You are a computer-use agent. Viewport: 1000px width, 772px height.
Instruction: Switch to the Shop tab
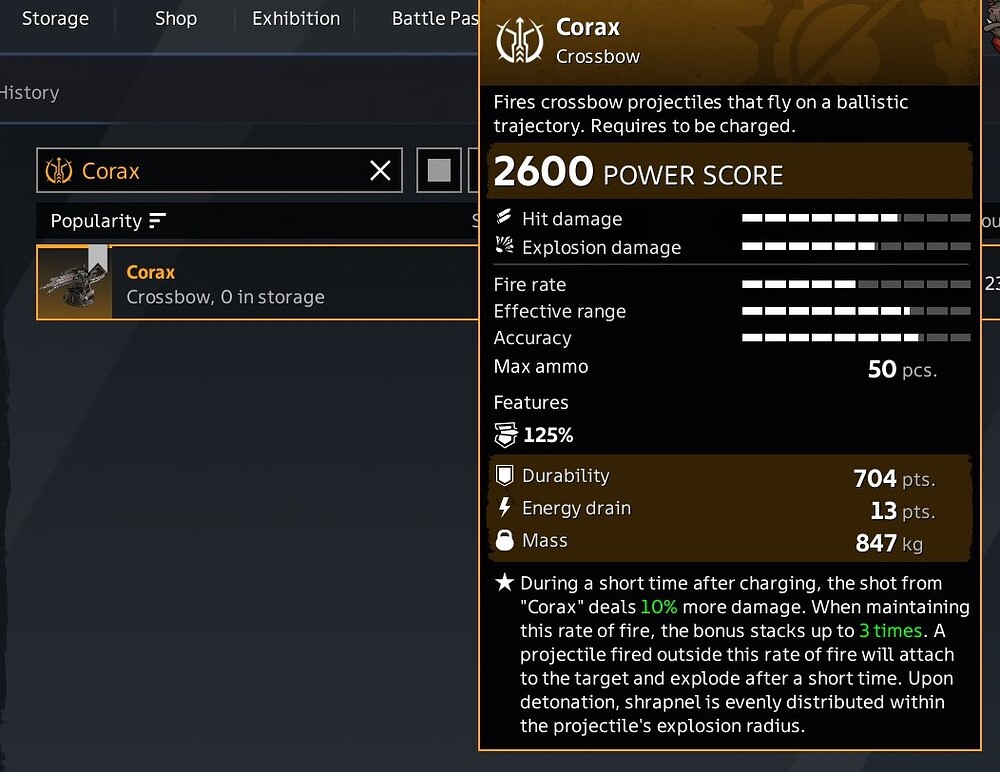pos(176,19)
